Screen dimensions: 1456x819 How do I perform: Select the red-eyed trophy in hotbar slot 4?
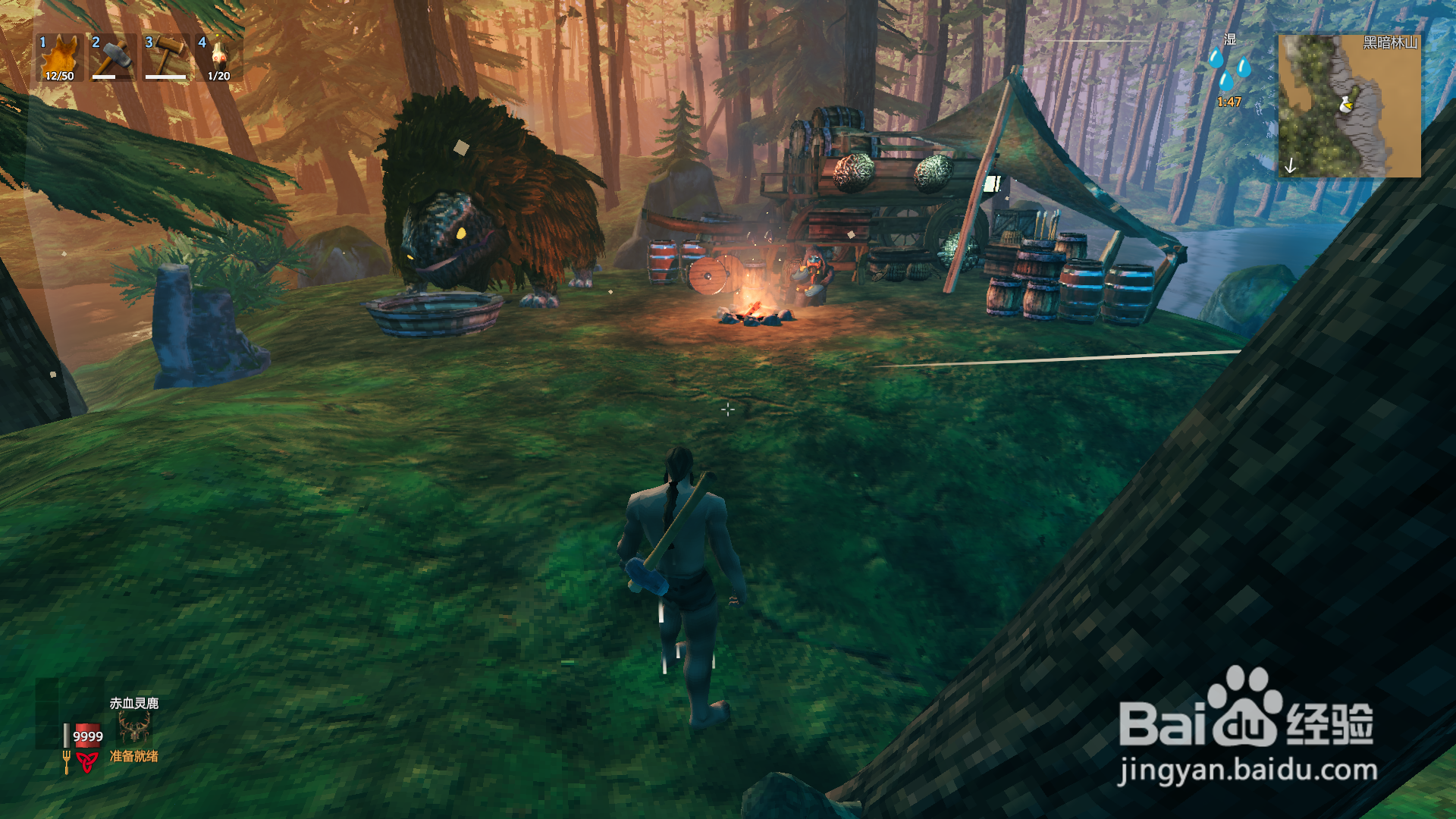pyautogui.click(x=219, y=58)
